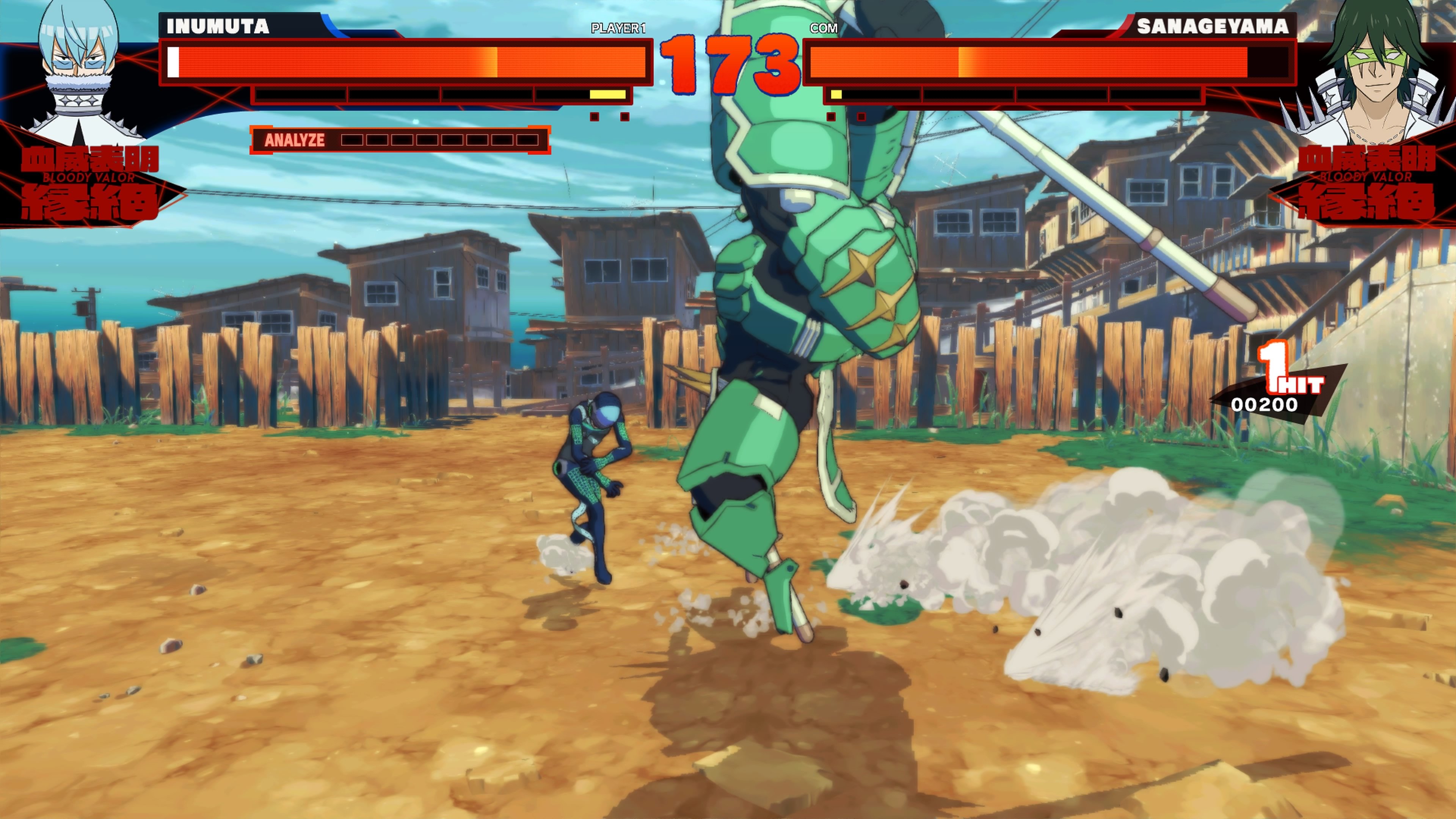Toggle the yellow segment in Player 1's meter
This screenshot has height=819, width=1456.
[607, 95]
